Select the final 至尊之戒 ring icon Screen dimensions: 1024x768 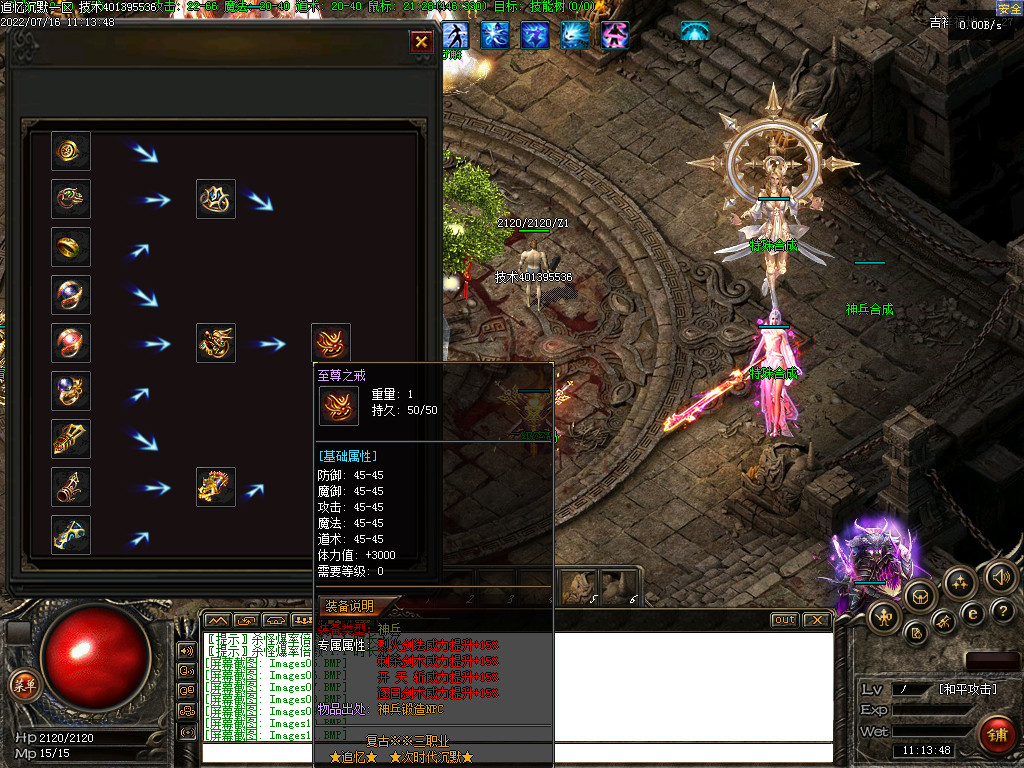331,343
